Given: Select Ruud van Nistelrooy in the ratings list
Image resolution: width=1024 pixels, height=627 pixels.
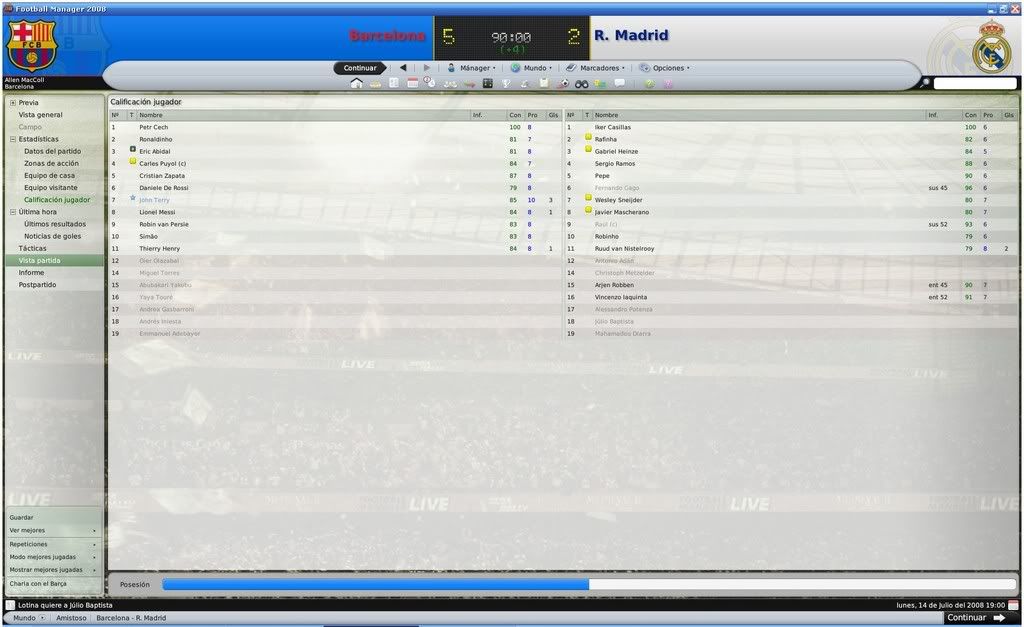Looking at the screenshot, I should tap(626, 248).
